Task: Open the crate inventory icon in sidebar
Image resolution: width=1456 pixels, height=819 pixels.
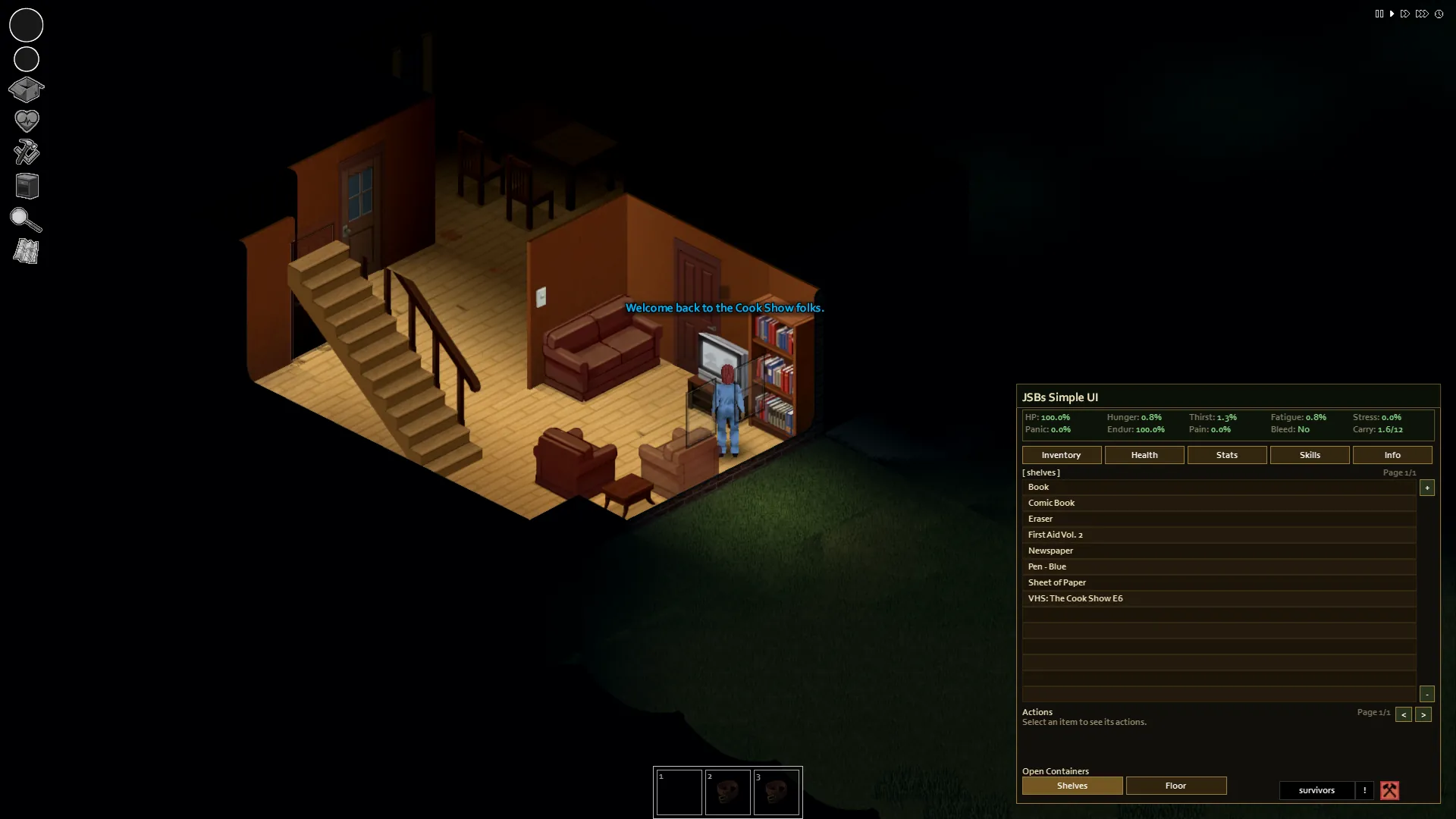Action: tap(26, 89)
